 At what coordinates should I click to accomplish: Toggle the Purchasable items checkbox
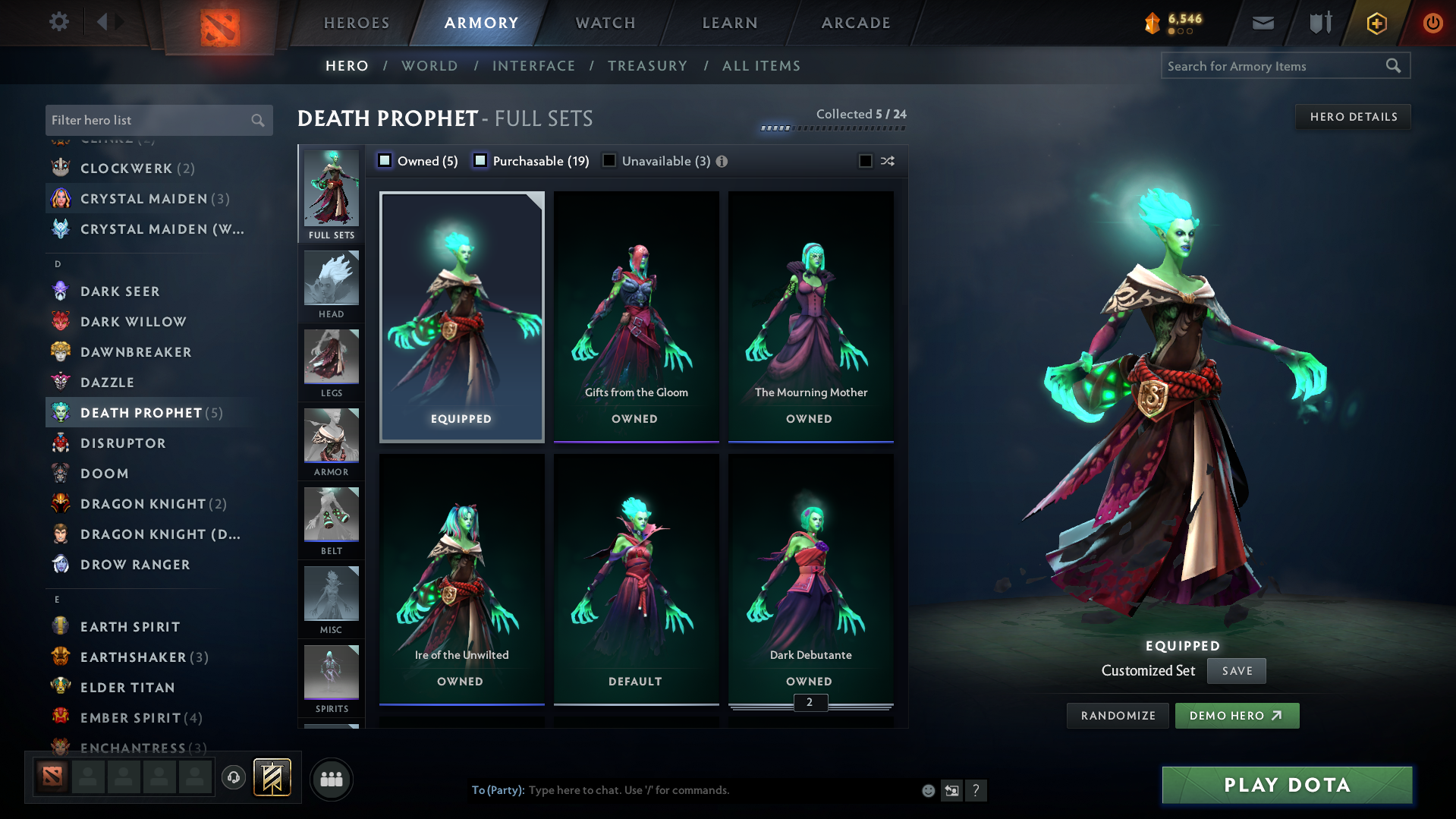click(480, 160)
